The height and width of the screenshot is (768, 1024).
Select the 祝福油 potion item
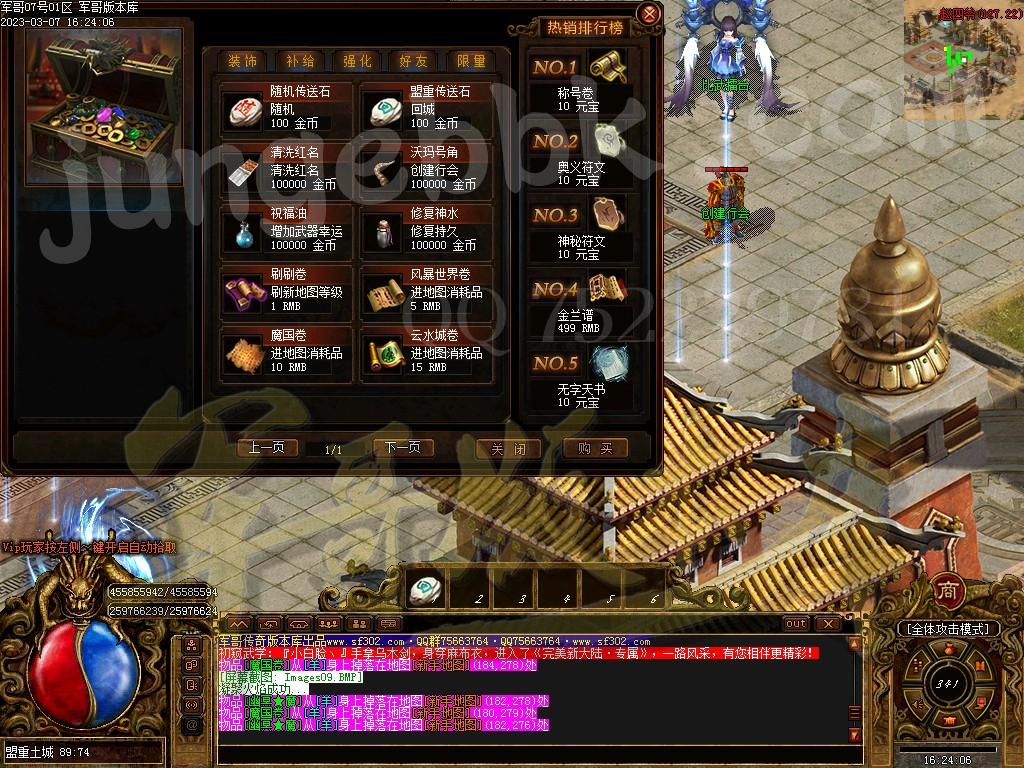pos(287,230)
